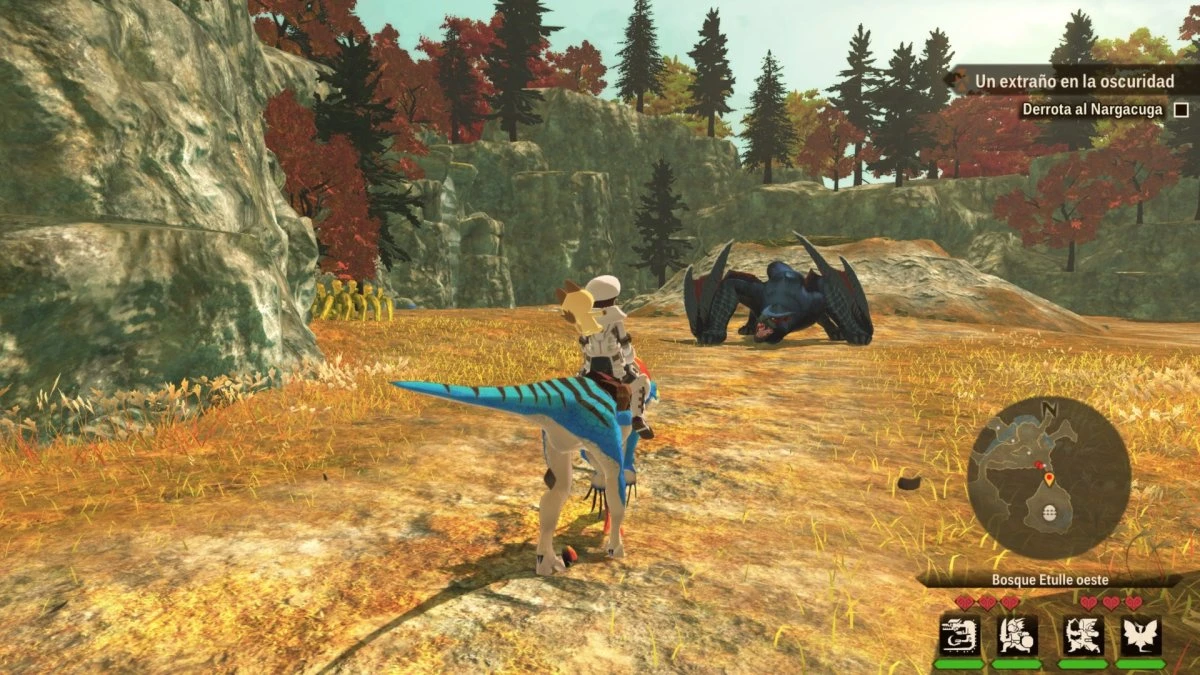
Task: Open the circular minimap
Action: pos(1048,477)
